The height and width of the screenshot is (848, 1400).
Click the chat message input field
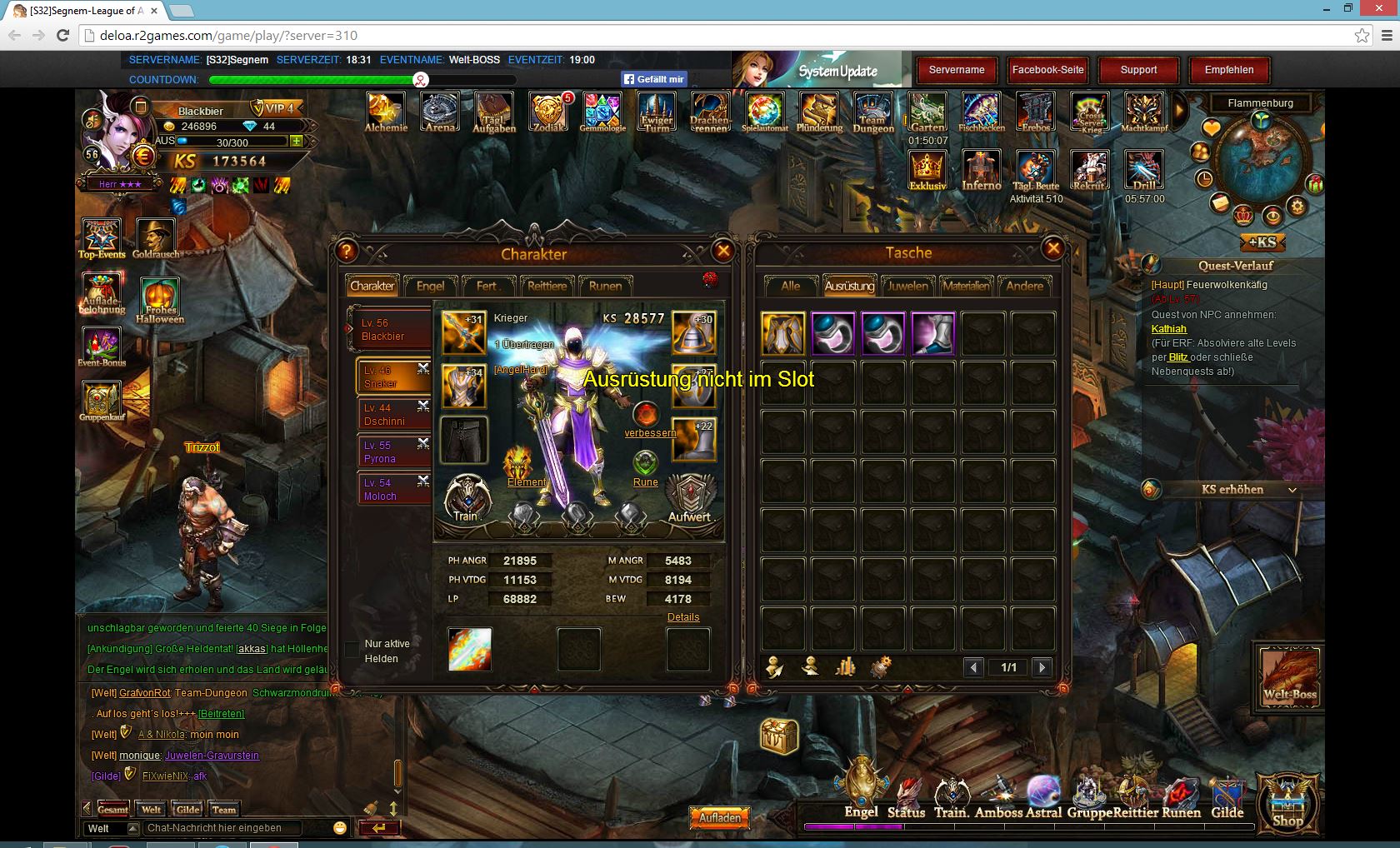(x=233, y=828)
